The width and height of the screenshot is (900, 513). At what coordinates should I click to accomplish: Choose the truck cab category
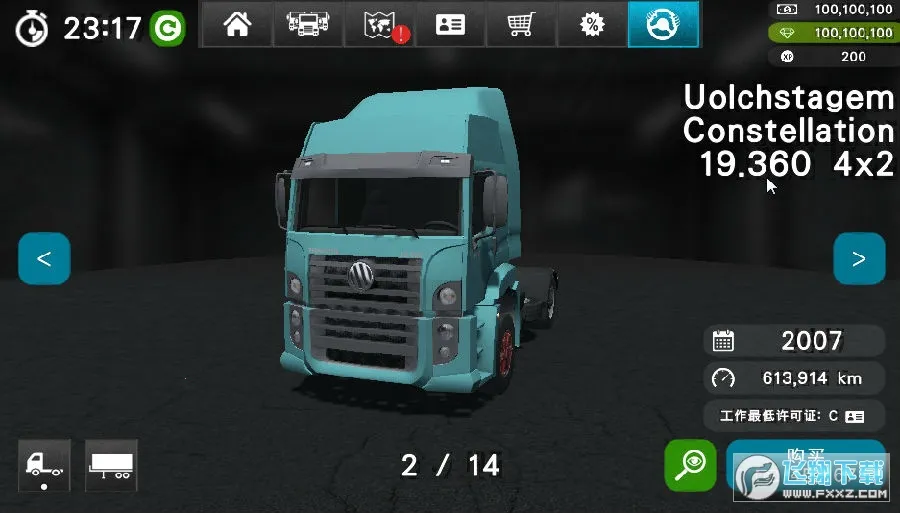coord(44,465)
